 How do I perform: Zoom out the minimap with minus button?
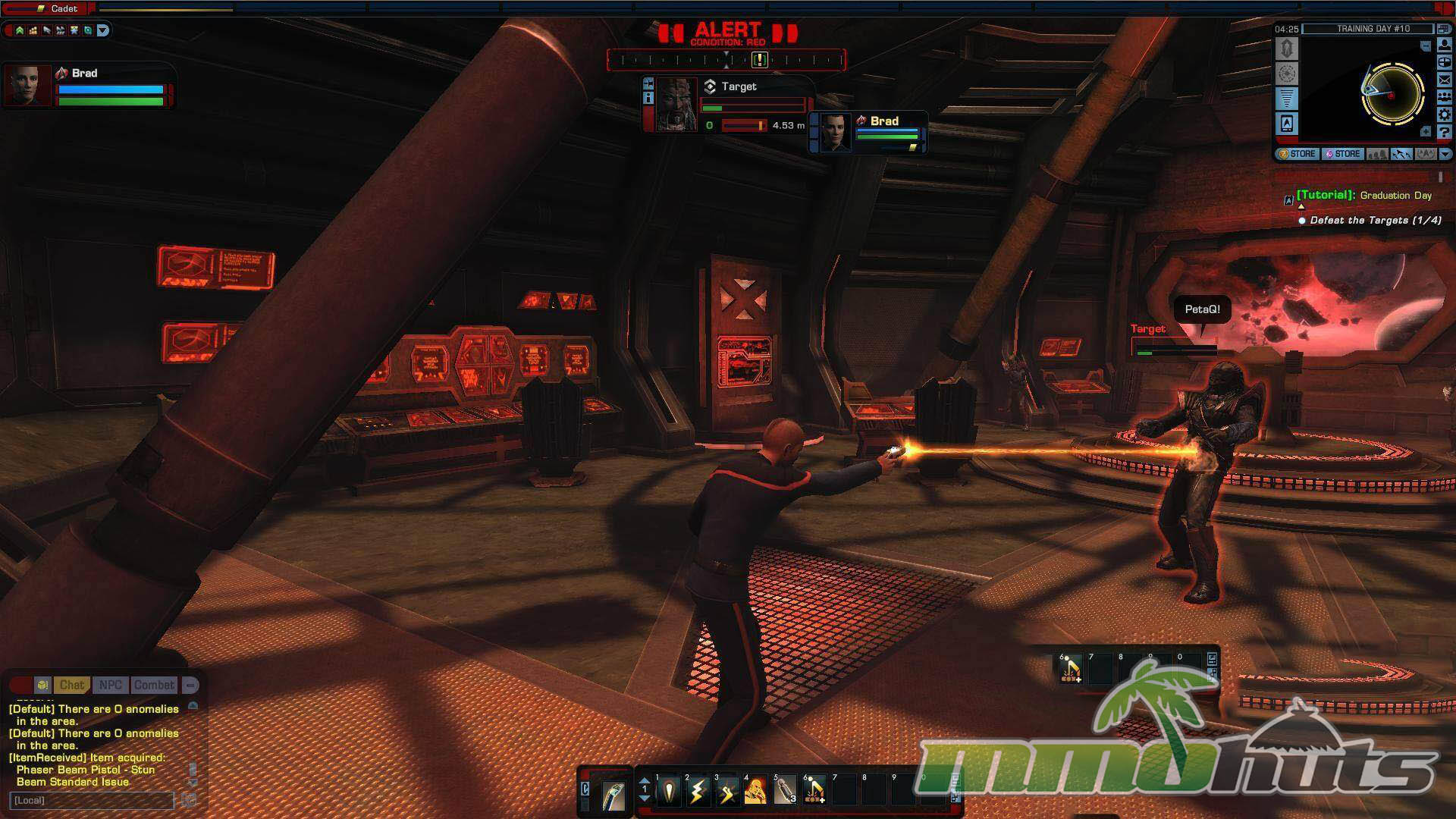(x=1426, y=46)
